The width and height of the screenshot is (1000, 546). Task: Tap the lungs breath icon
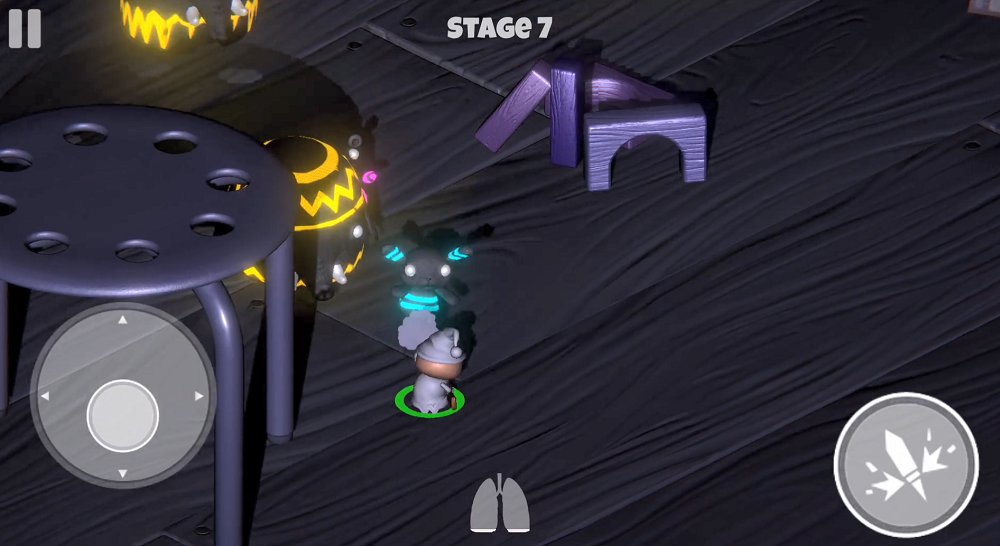pos(500,504)
